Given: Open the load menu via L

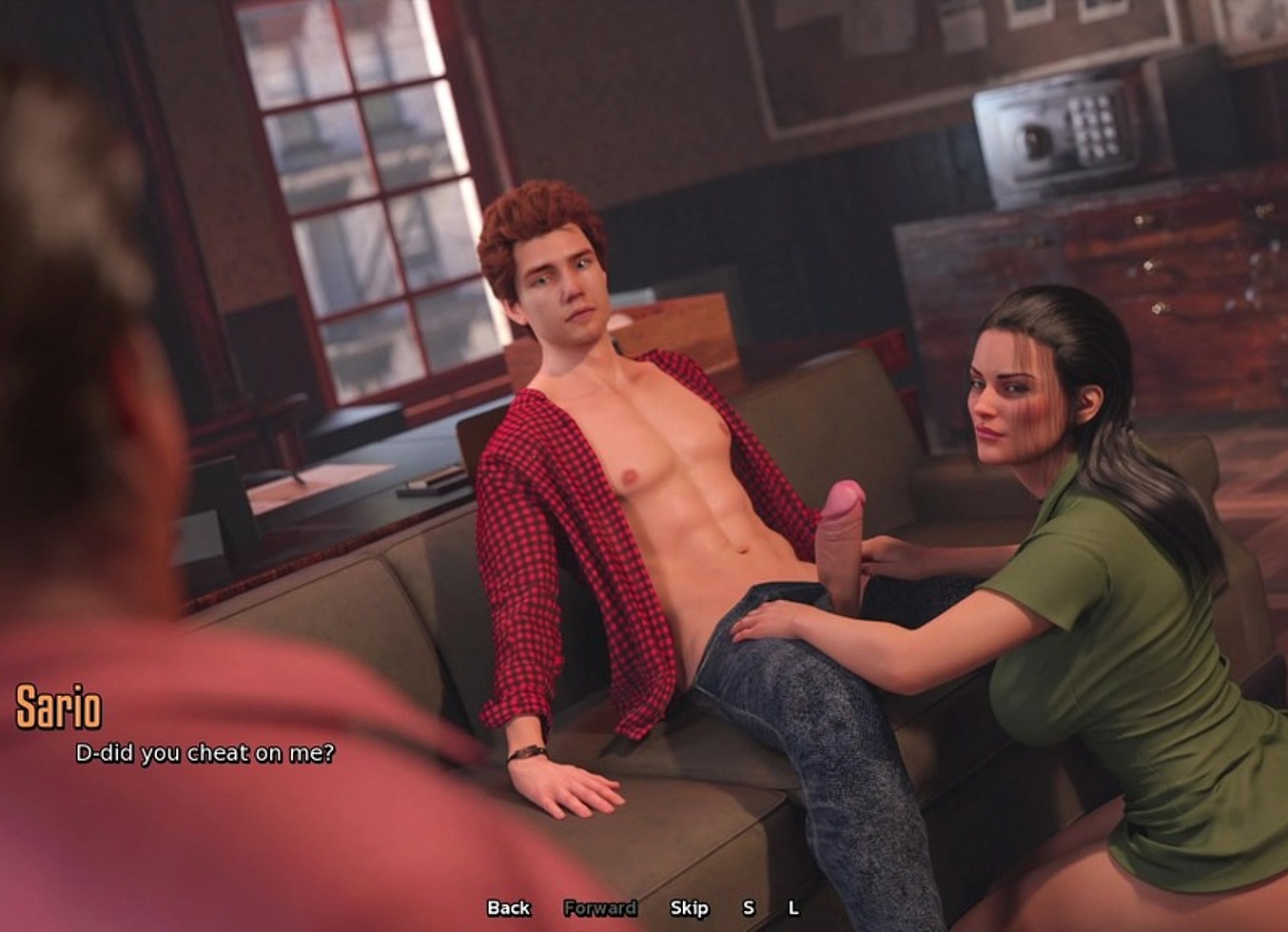Looking at the screenshot, I should tap(793, 908).
